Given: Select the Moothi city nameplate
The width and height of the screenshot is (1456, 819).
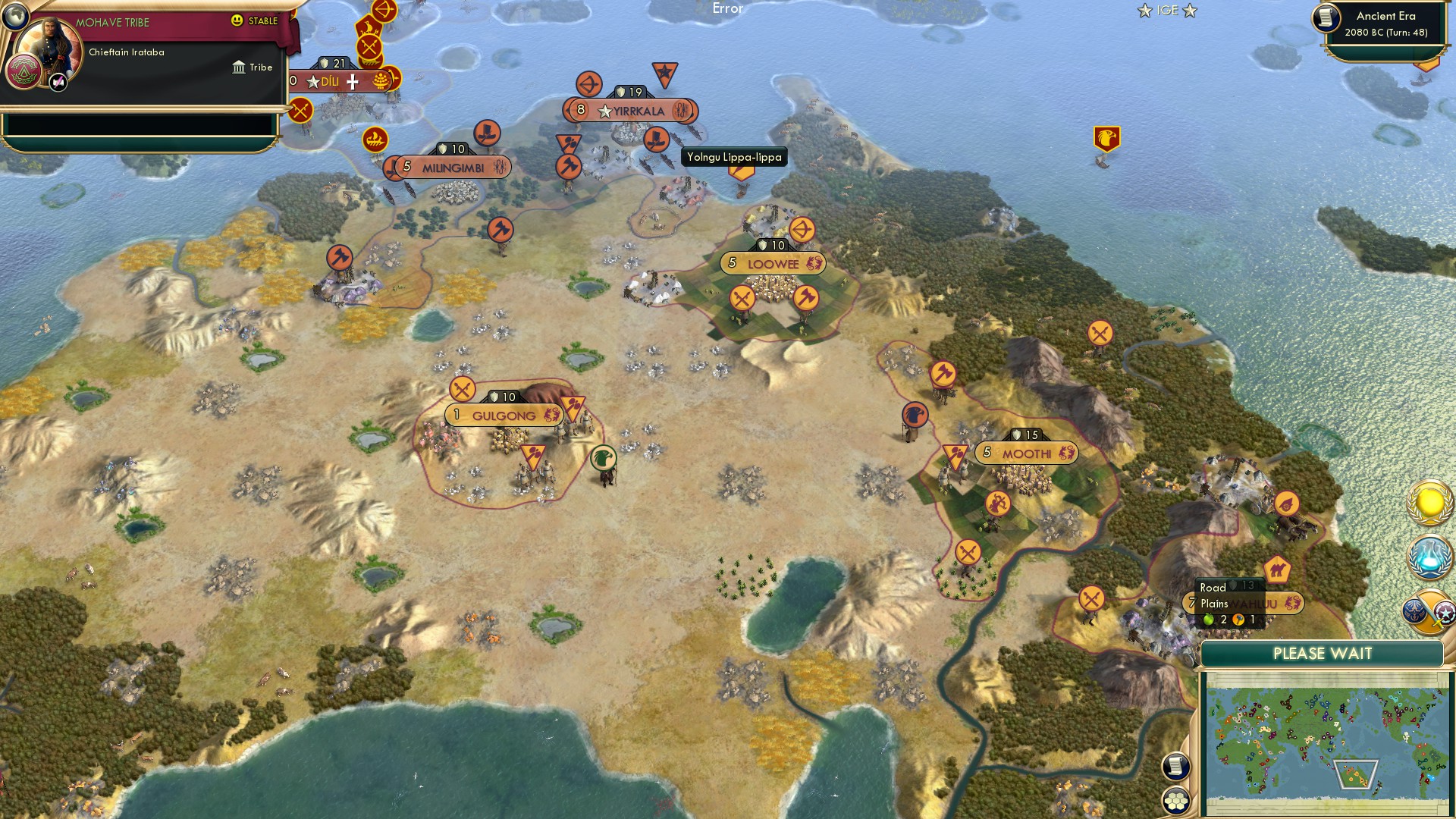Looking at the screenshot, I should click(1025, 452).
